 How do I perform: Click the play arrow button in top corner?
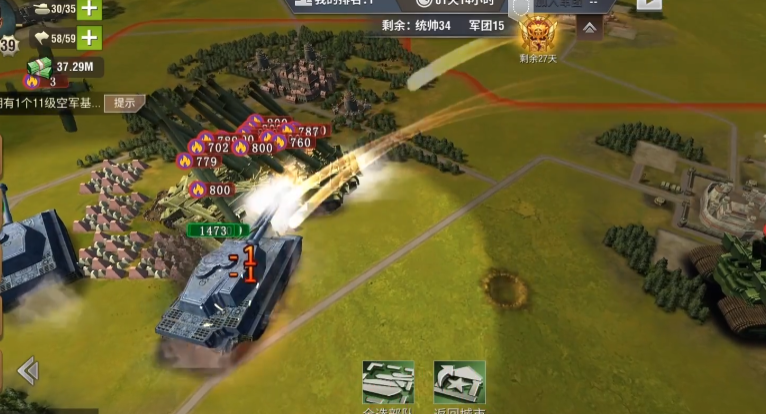tap(649, 4)
